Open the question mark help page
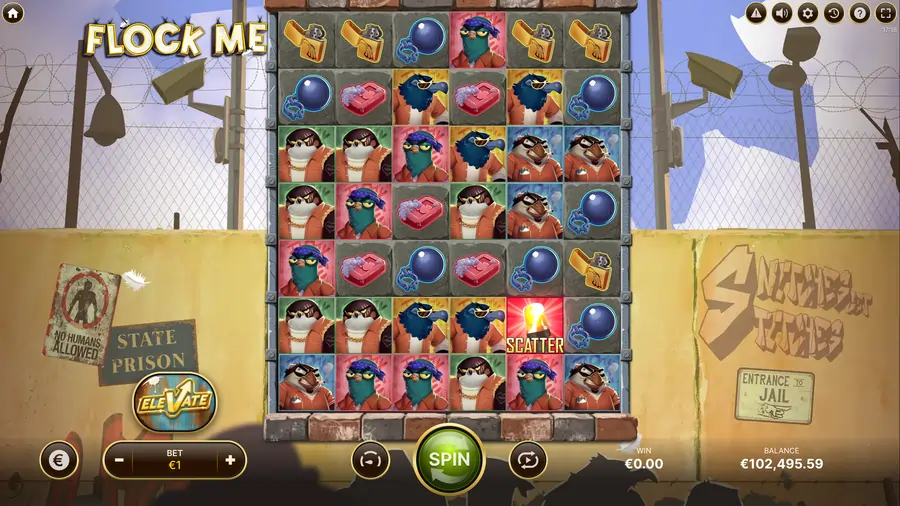900x506 pixels. coord(859,13)
